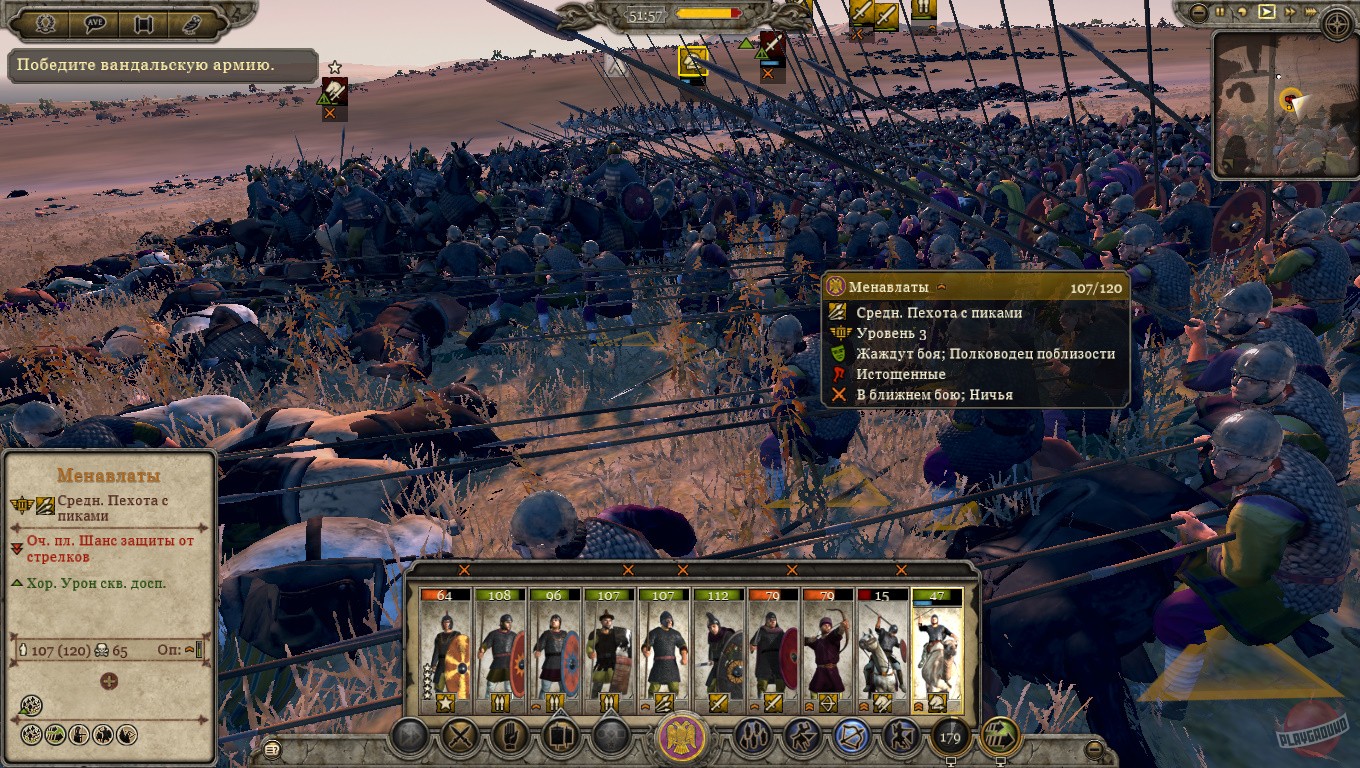
Task: Toggle the bow fire-at-will button
Action: point(851,737)
